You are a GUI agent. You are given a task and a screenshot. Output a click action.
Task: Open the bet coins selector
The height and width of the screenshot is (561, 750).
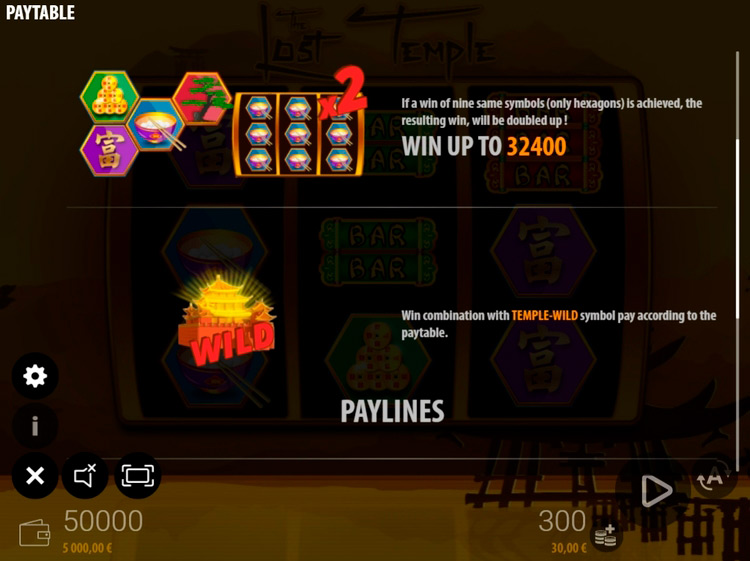pos(605,536)
